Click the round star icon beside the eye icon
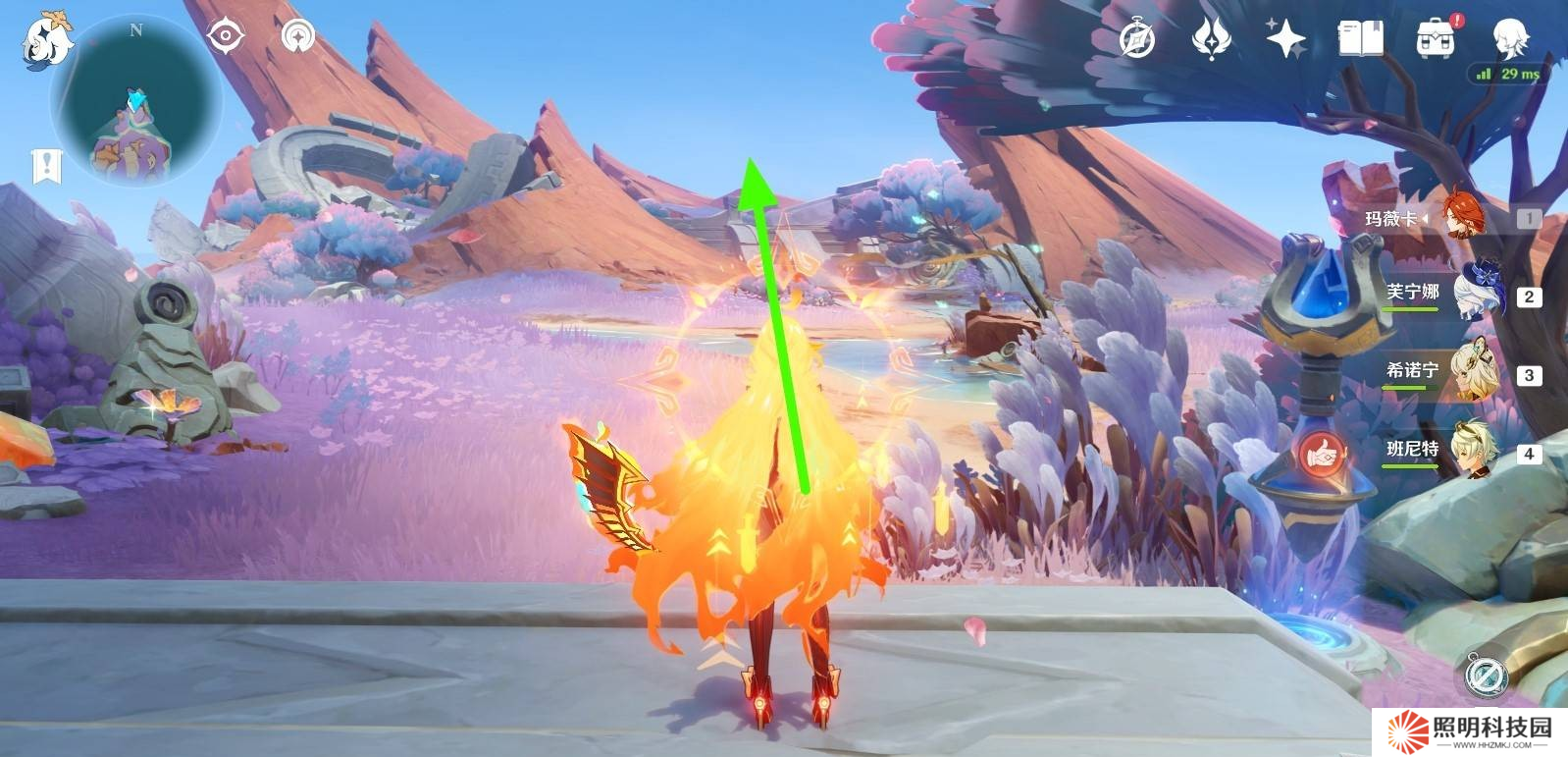This screenshot has width=1568, height=757. click(298, 37)
